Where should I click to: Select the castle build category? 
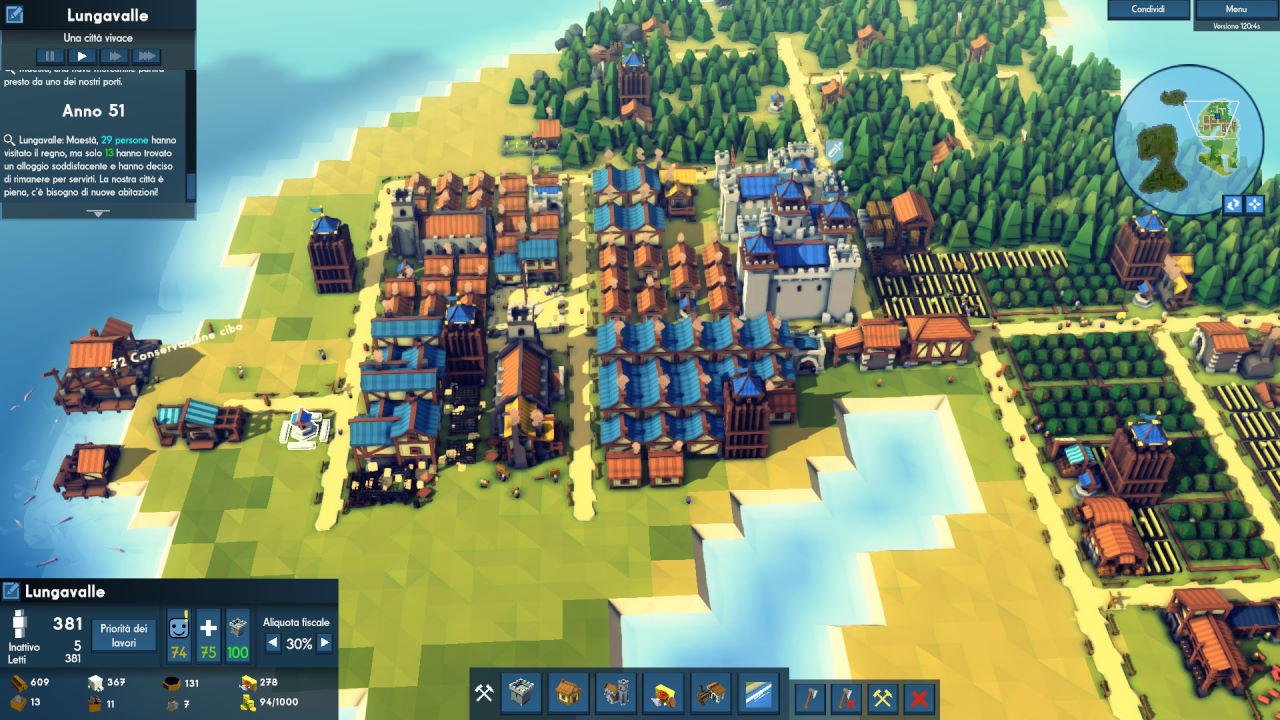pos(521,693)
